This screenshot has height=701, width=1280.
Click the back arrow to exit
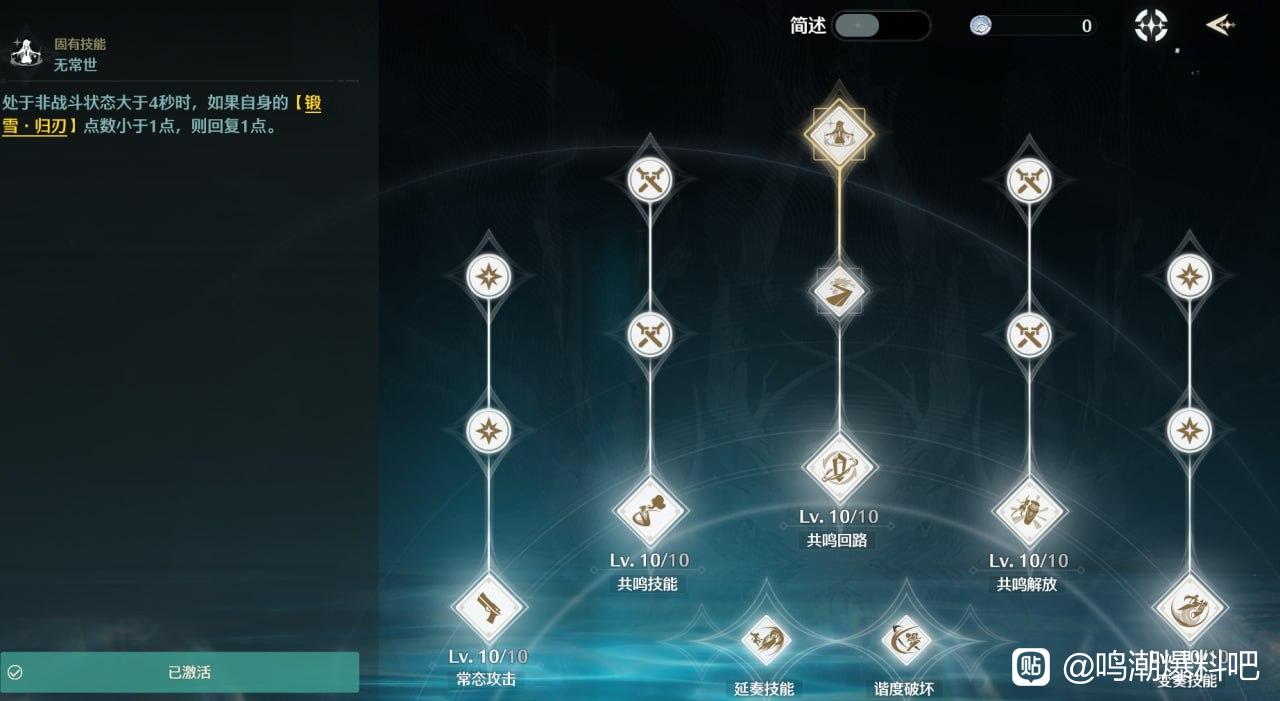point(1219,25)
